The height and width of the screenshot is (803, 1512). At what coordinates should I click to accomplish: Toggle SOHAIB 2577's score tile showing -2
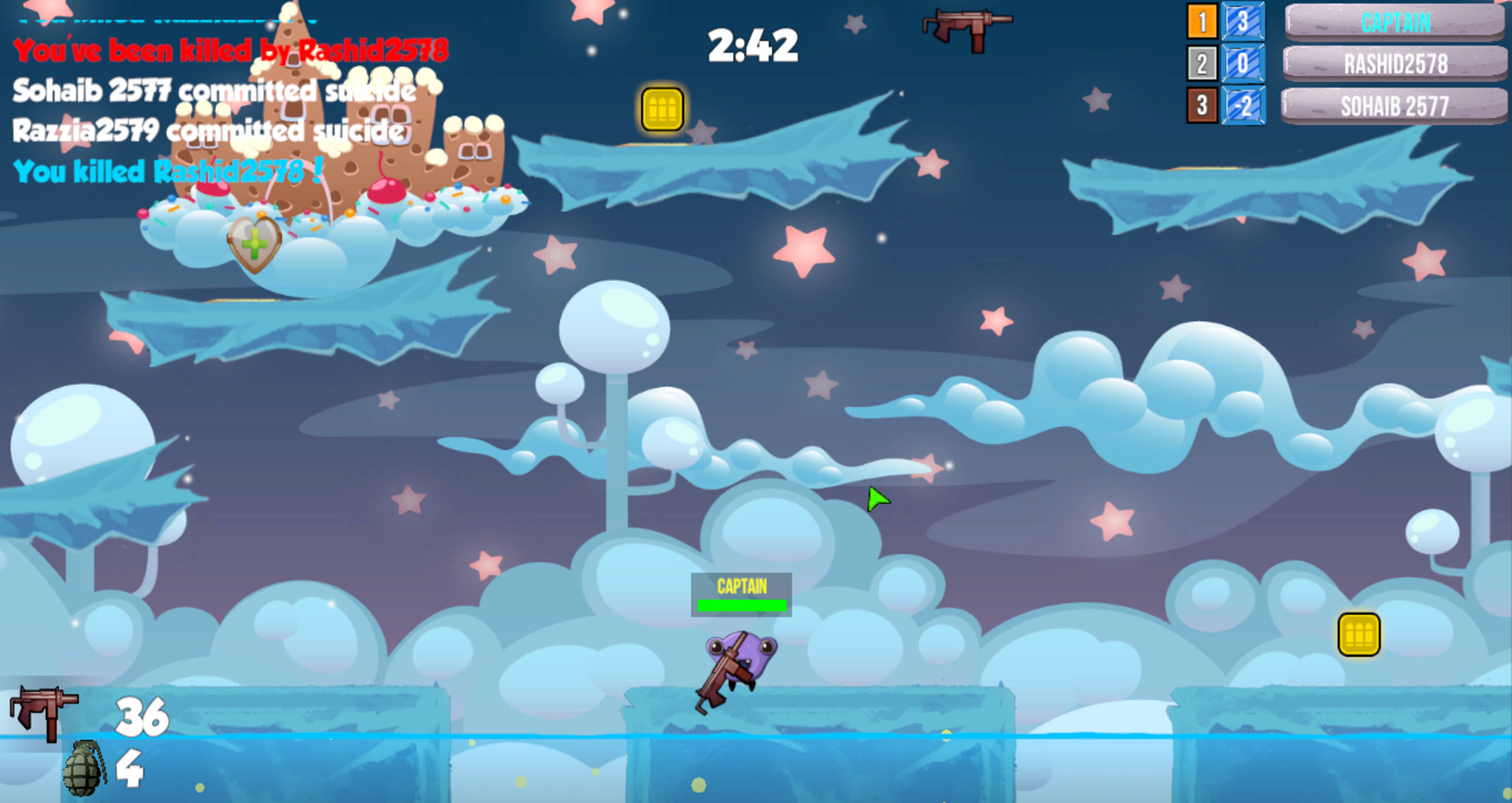click(x=1243, y=105)
